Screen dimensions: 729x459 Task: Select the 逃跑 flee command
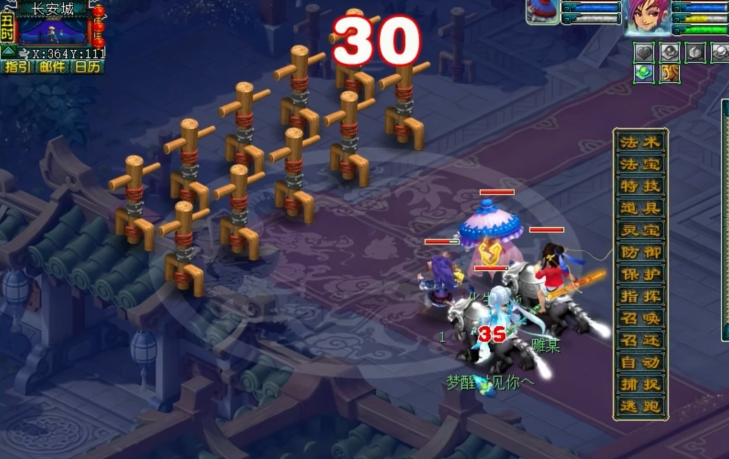pos(641,406)
